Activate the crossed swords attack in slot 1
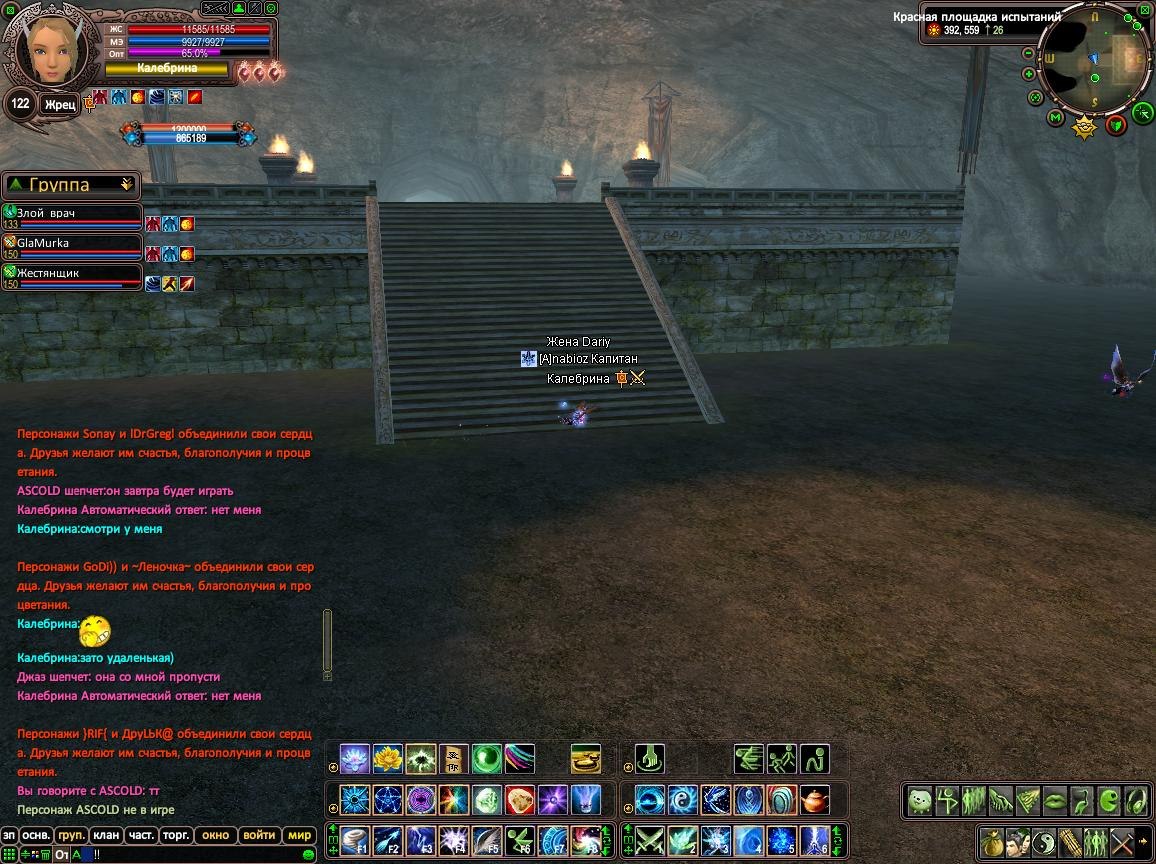The height and width of the screenshot is (864, 1156). 650,840
